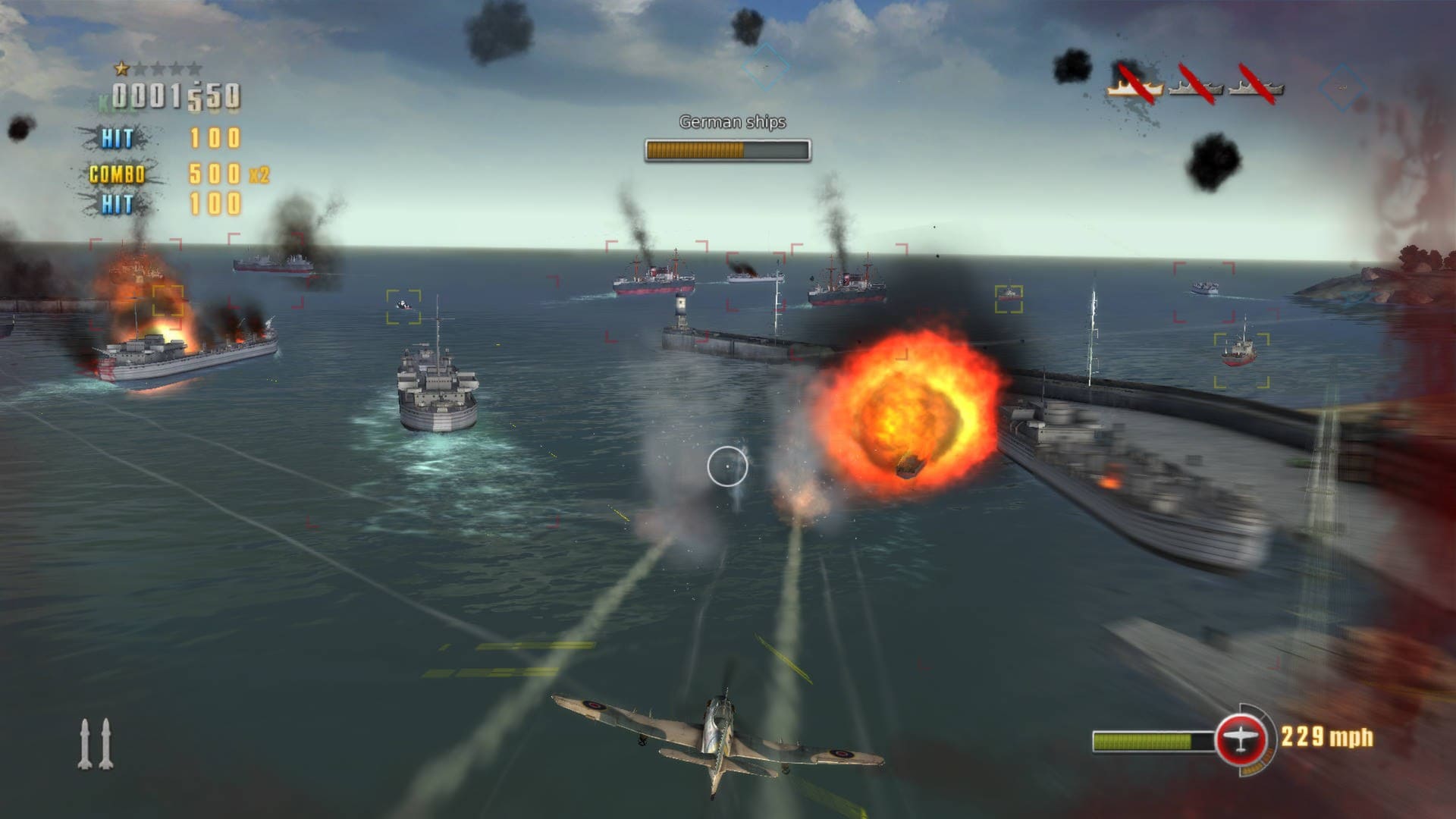Click the red aircraft status icon

1241,739
